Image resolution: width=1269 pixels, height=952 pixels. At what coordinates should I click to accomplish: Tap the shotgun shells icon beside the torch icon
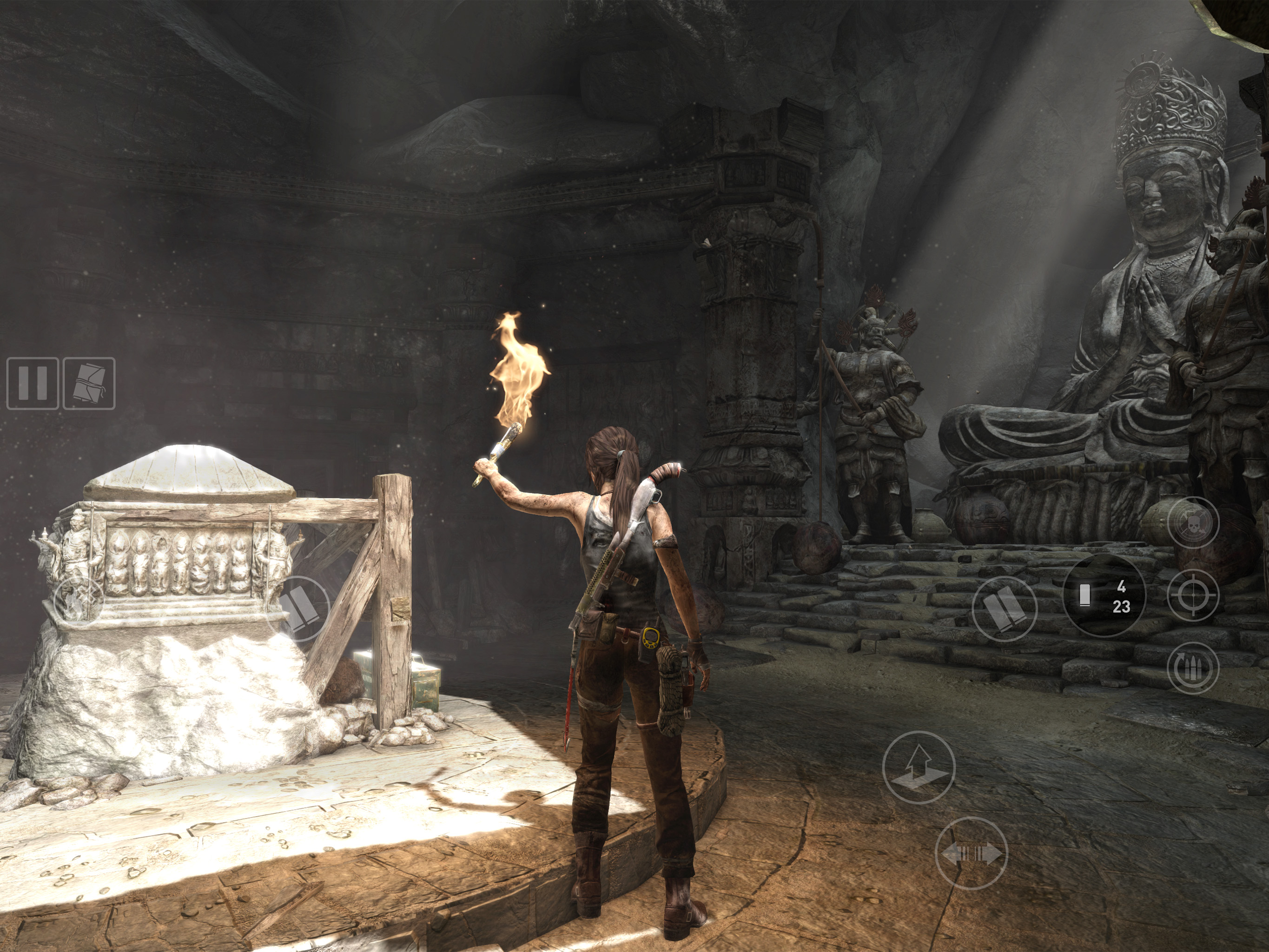(x=299, y=608)
